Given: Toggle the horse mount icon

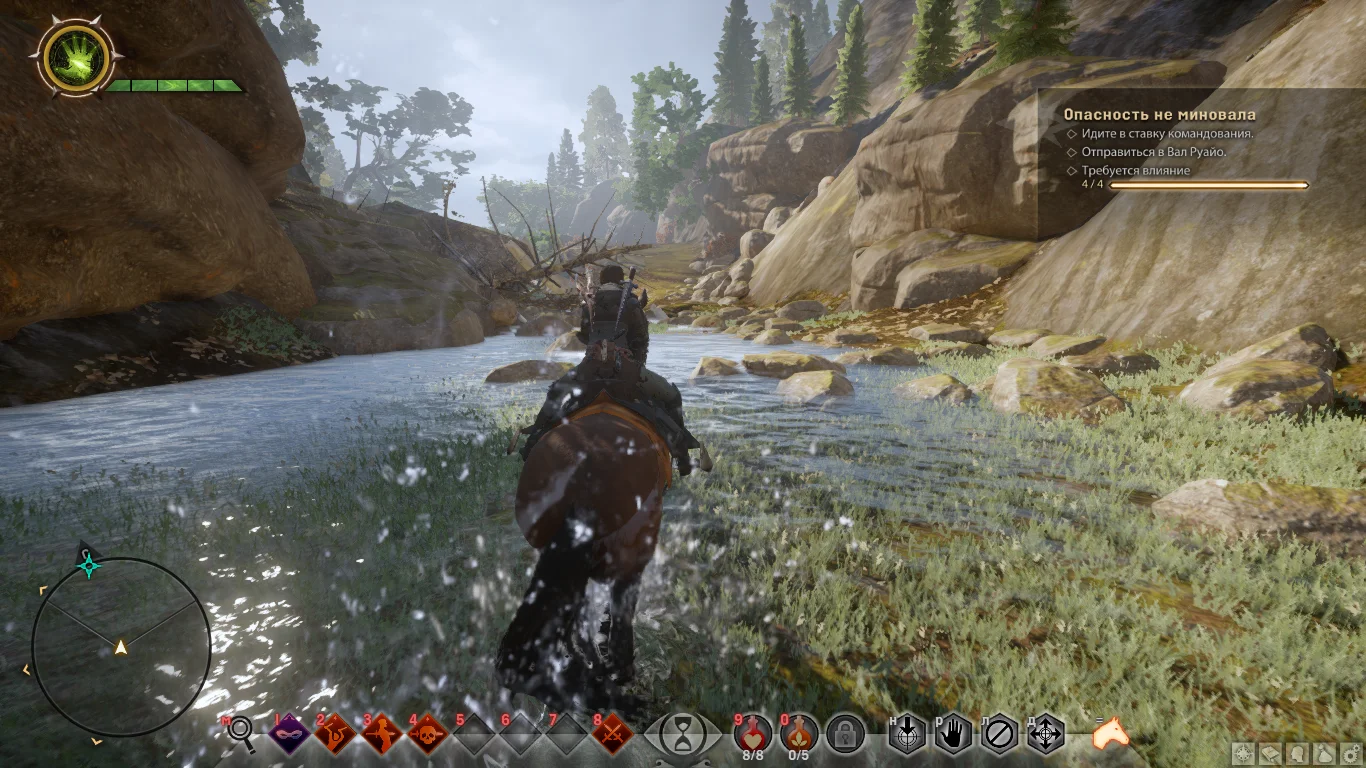Looking at the screenshot, I should pyautogui.click(x=1110, y=735).
